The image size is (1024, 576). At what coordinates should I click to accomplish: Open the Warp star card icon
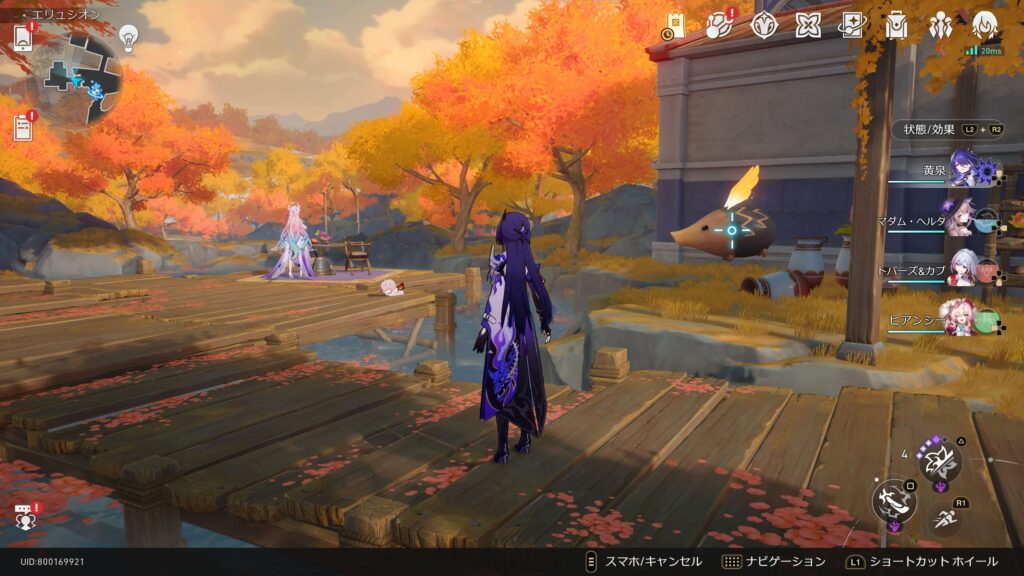(852, 24)
